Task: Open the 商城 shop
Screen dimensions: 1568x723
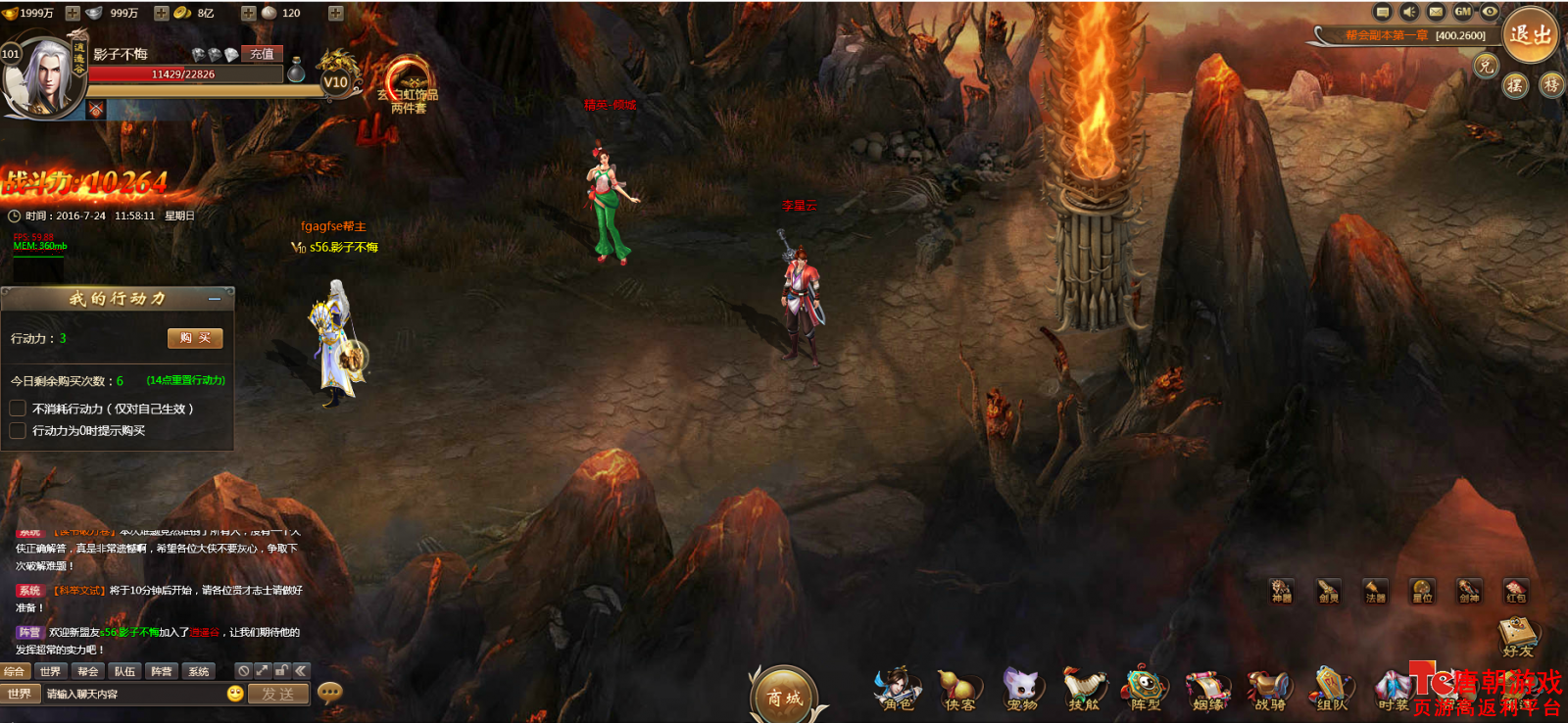Action: pos(784,698)
